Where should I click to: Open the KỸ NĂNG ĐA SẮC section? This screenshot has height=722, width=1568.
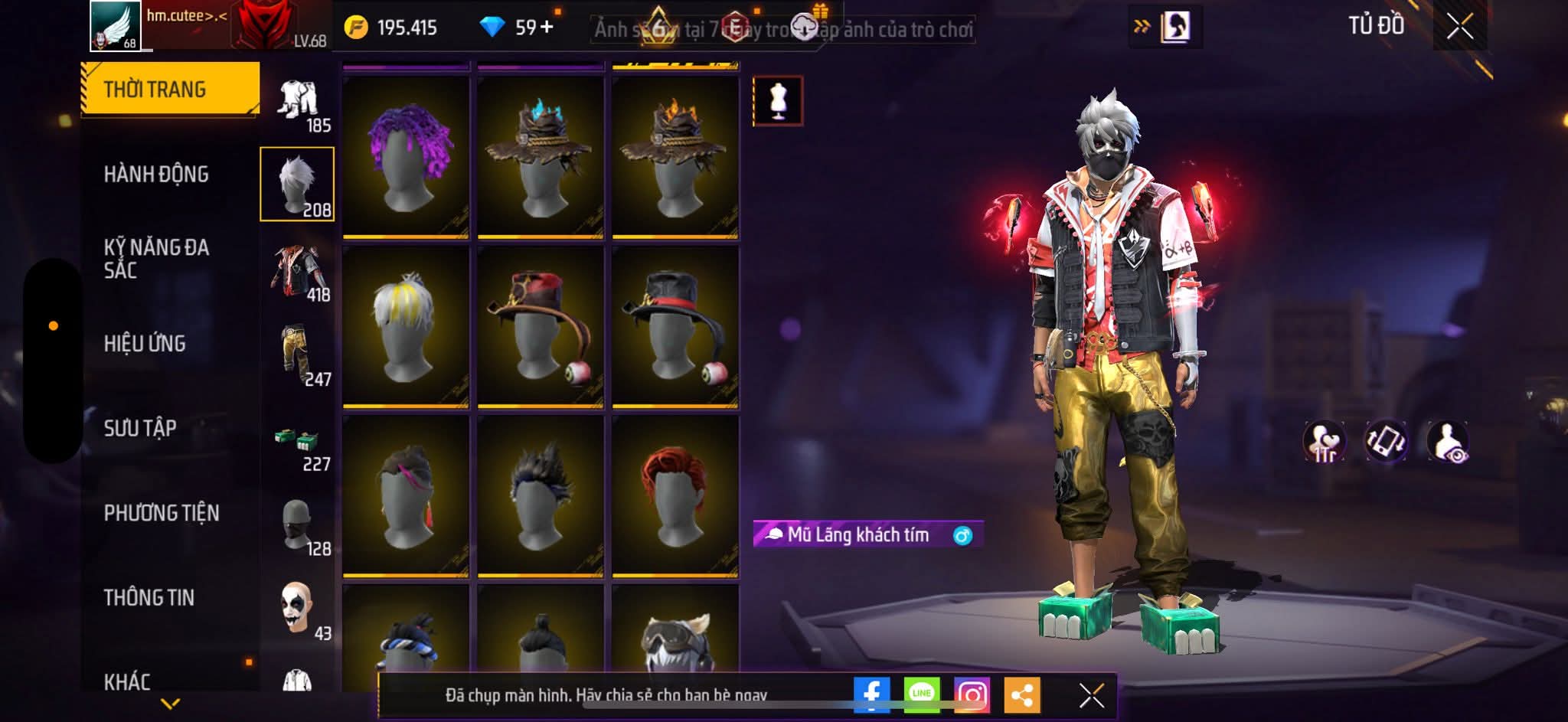point(156,259)
